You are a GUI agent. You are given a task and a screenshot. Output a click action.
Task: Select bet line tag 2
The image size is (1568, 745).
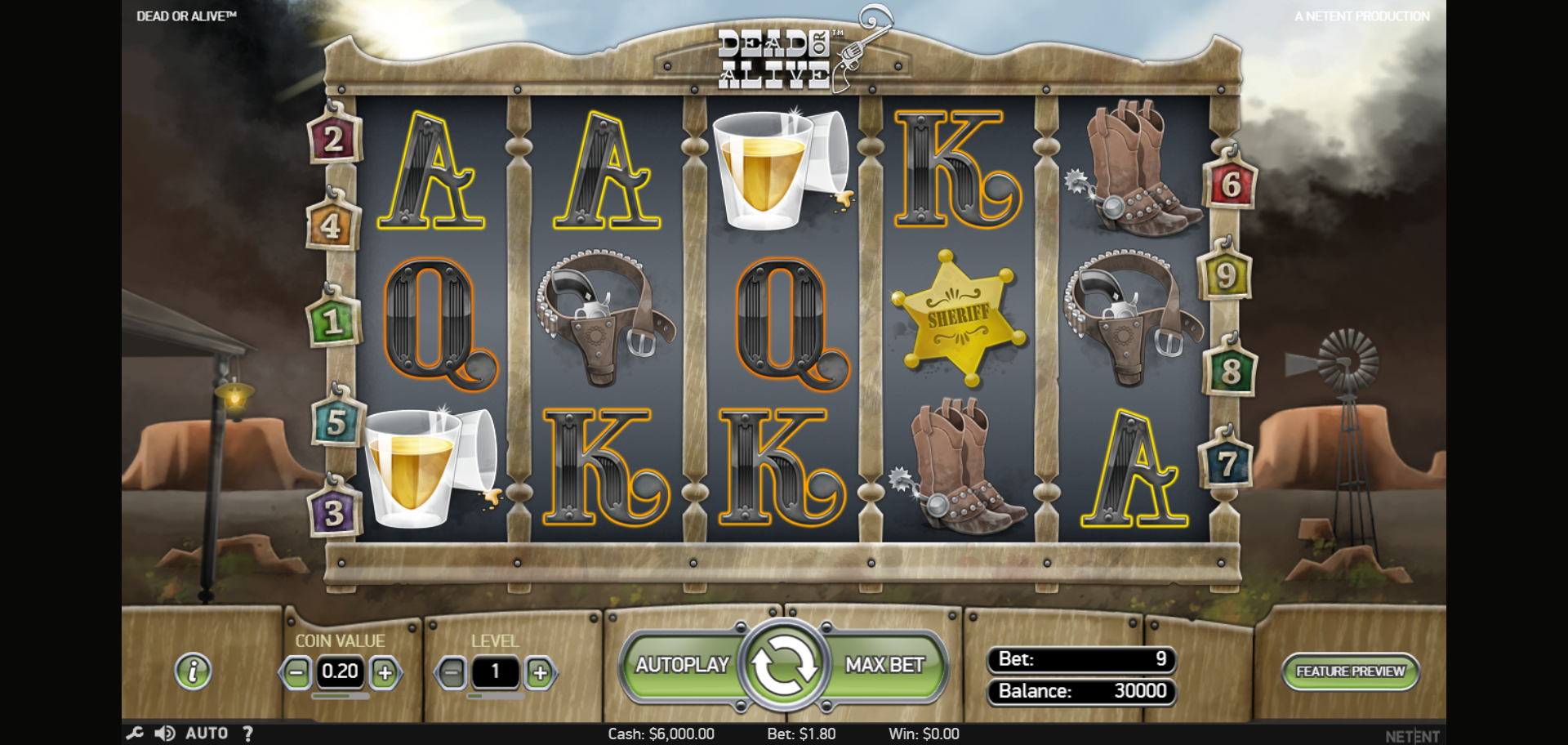[333, 140]
